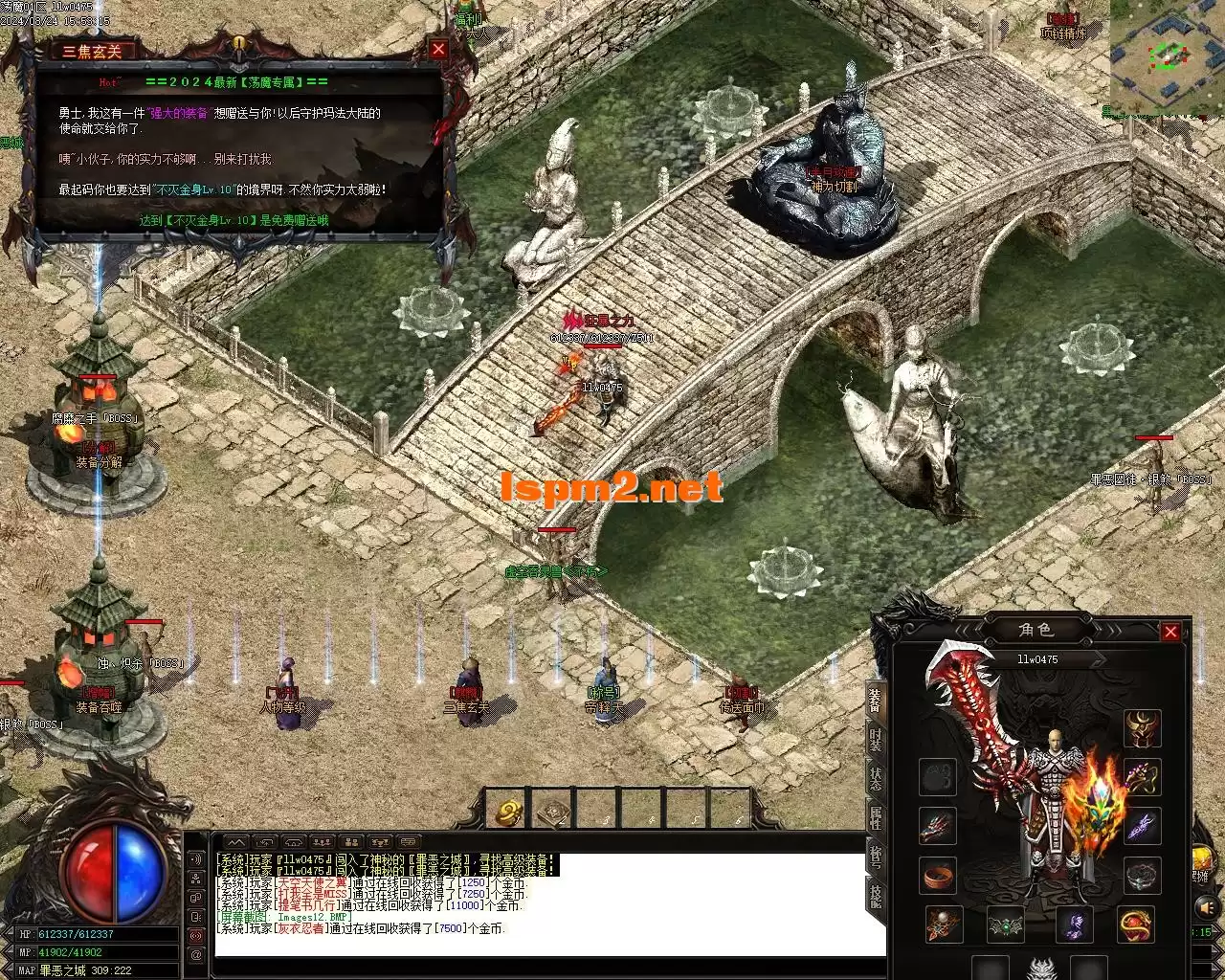Click the silver bracelet equipment slot
Viewport: 1225px width, 980px height.
coord(1142,875)
